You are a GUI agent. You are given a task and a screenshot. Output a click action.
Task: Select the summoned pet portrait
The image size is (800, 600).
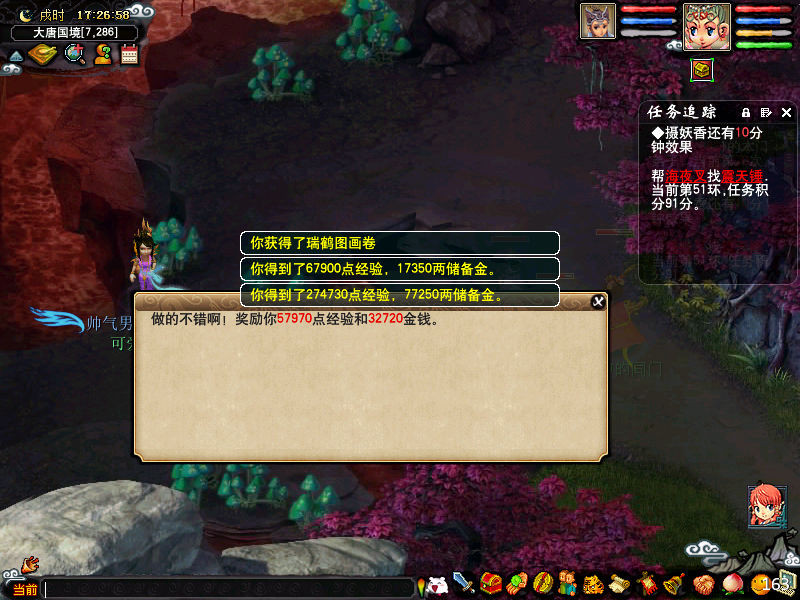597,22
